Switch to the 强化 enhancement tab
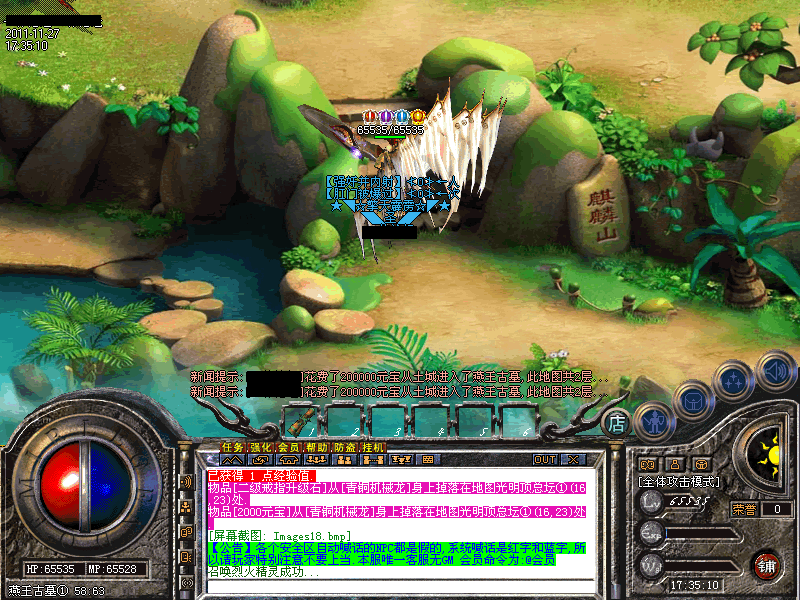The height and width of the screenshot is (600, 800). click(260, 446)
